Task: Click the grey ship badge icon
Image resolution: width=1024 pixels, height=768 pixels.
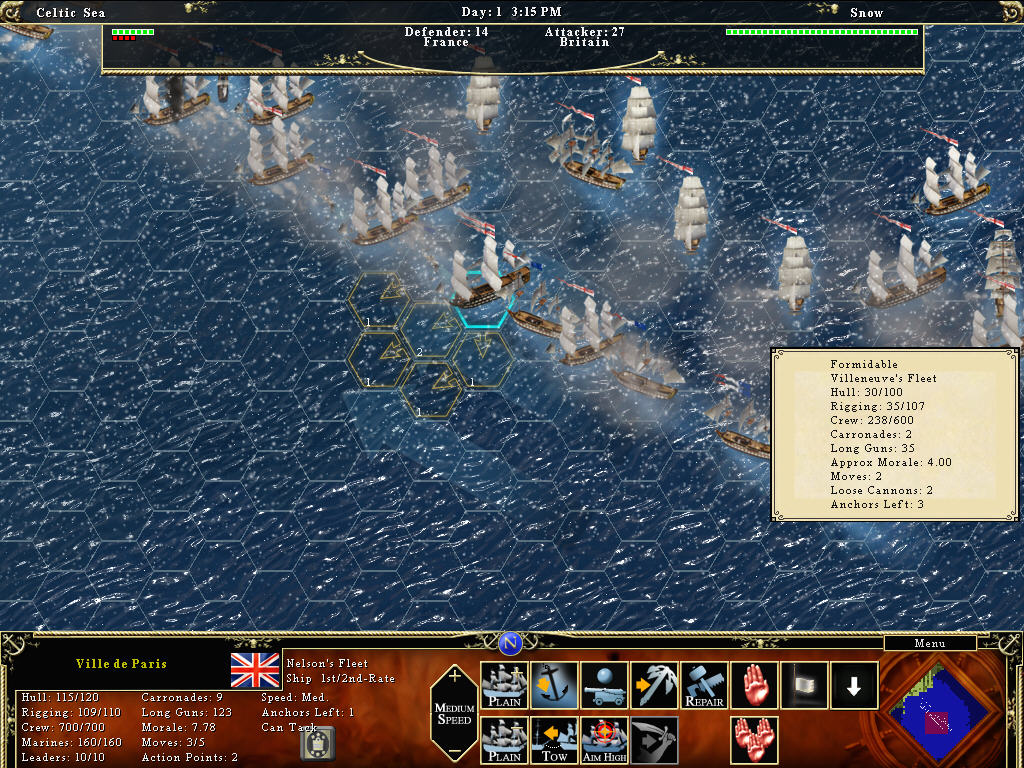Action: tap(317, 743)
